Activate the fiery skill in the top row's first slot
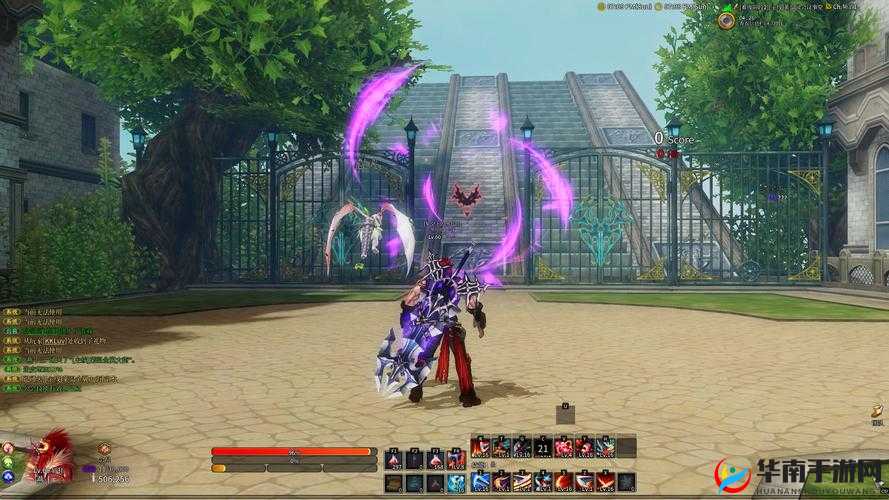Viewport: 889px width, 500px height. [x=481, y=447]
